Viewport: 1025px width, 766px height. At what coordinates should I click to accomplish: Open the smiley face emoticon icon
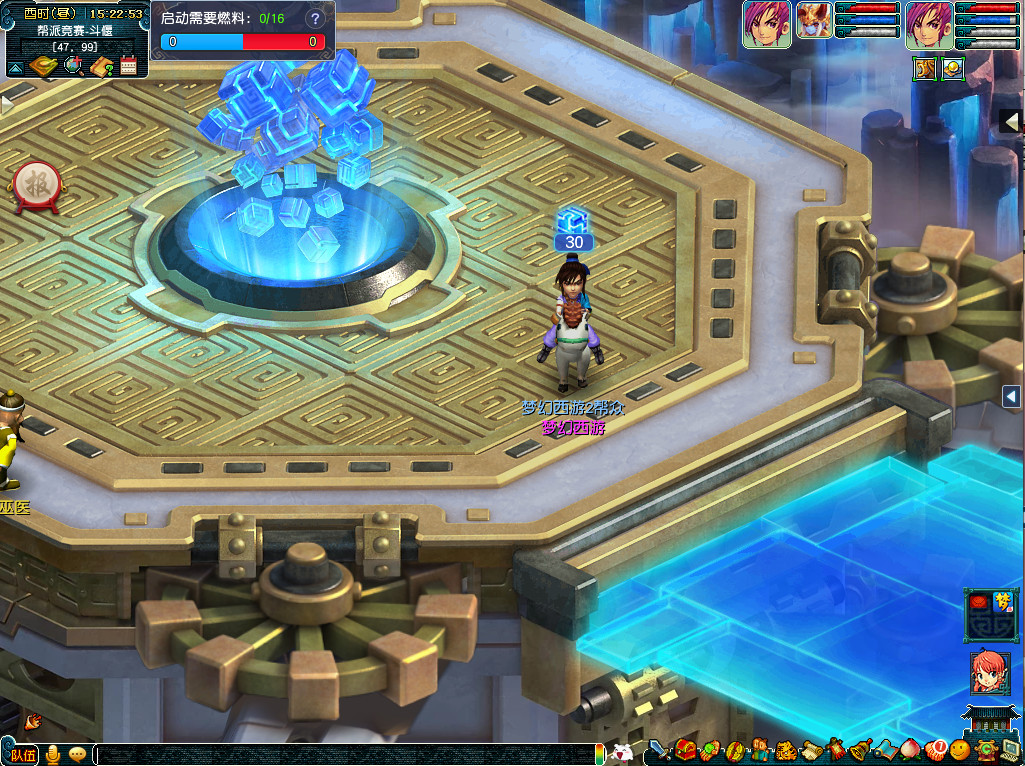[x=961, y=748]
